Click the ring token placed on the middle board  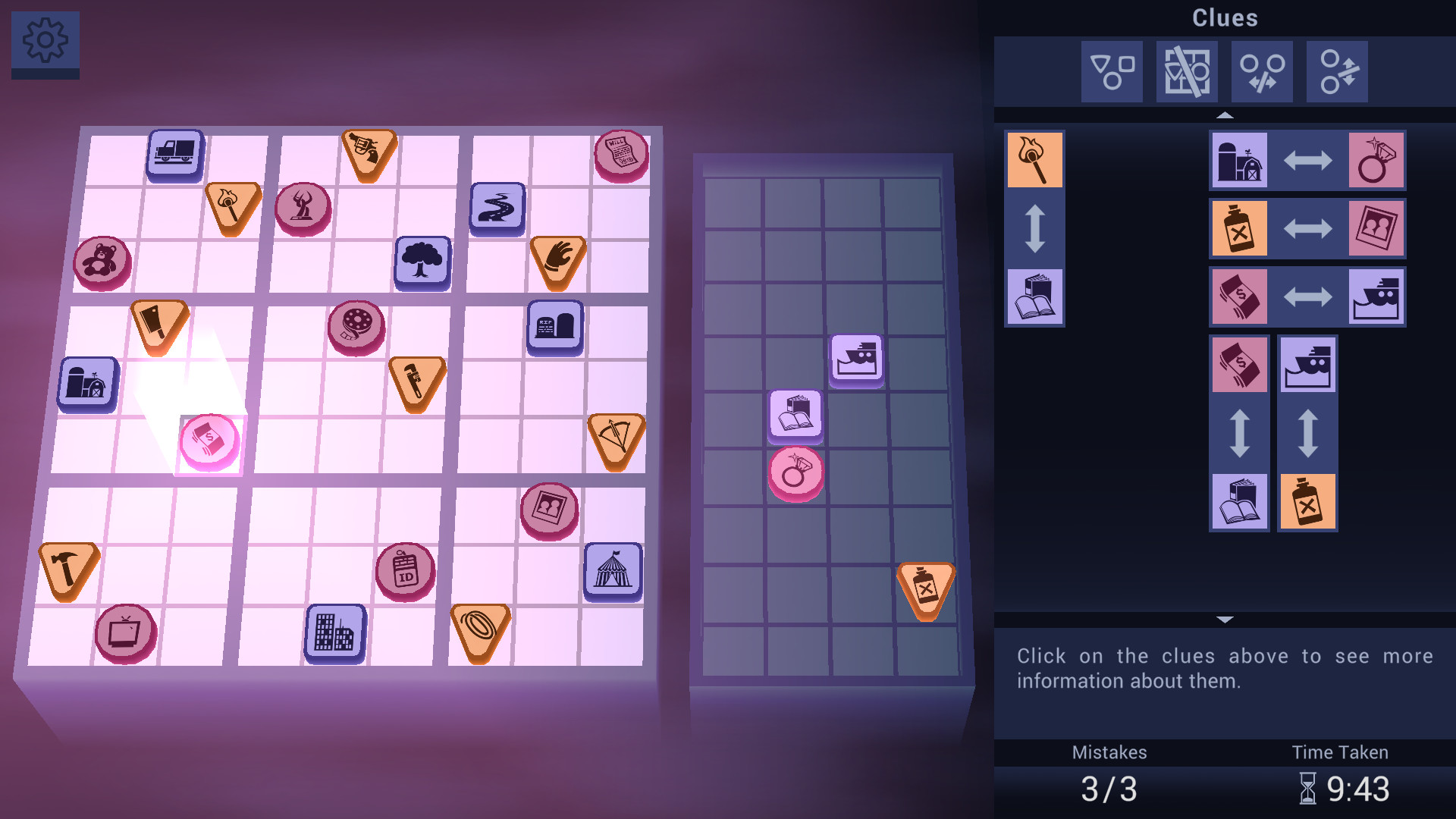797,472
